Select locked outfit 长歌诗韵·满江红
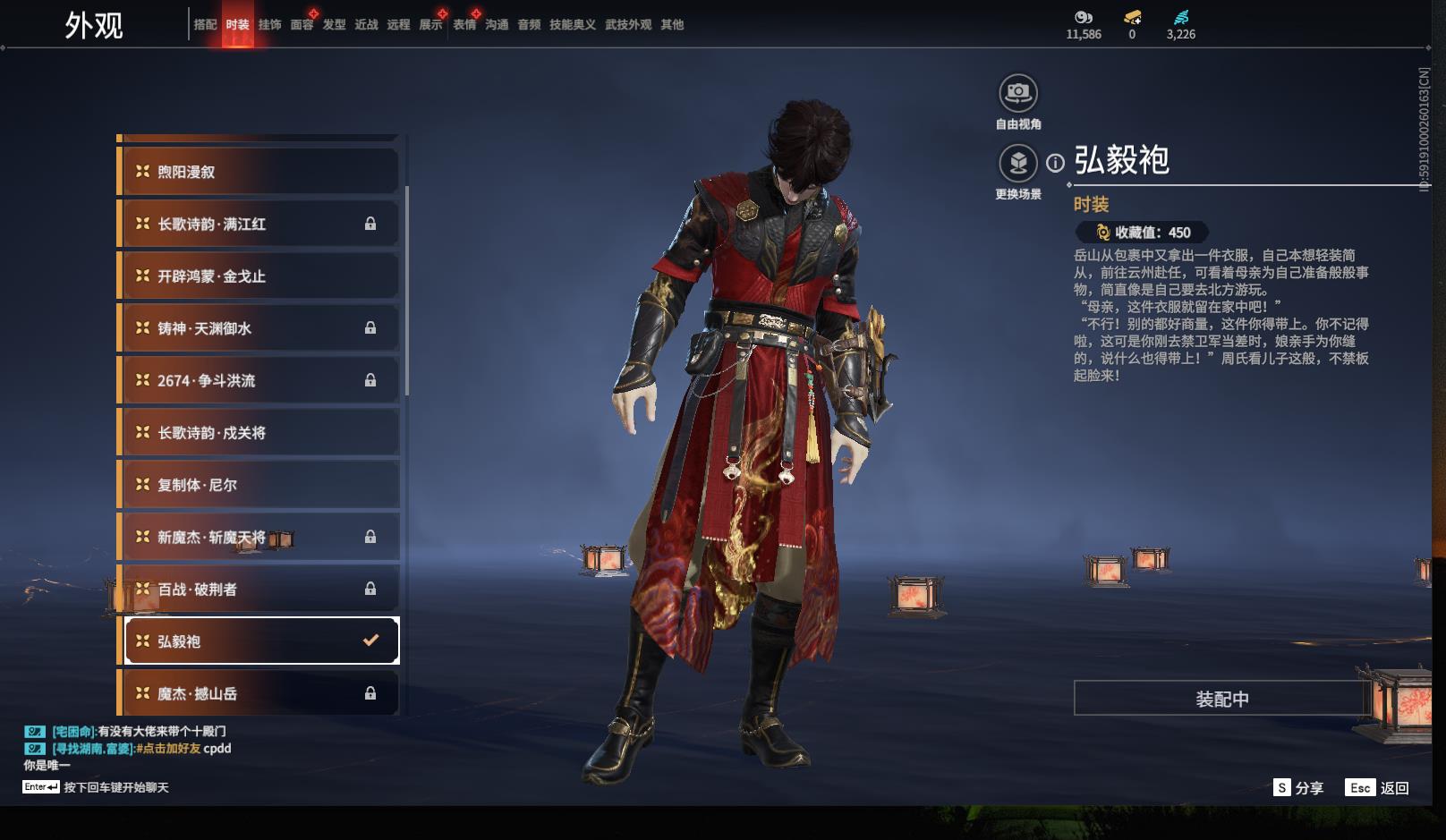Image resolution: width=1446 pixels, height=840 pixels. (259, 224)
